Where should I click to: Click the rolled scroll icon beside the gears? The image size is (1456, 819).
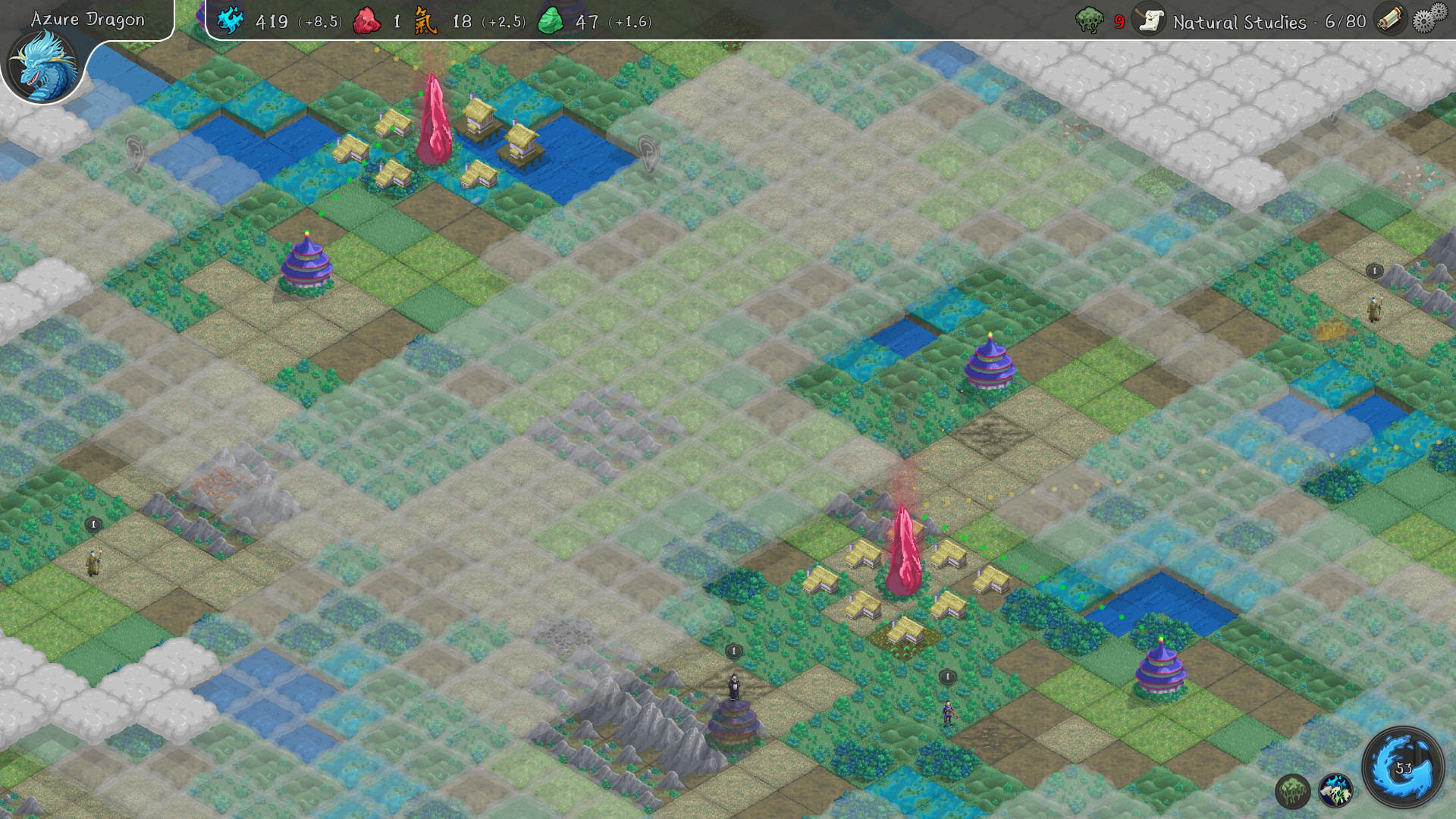(x=1389, y=17)
